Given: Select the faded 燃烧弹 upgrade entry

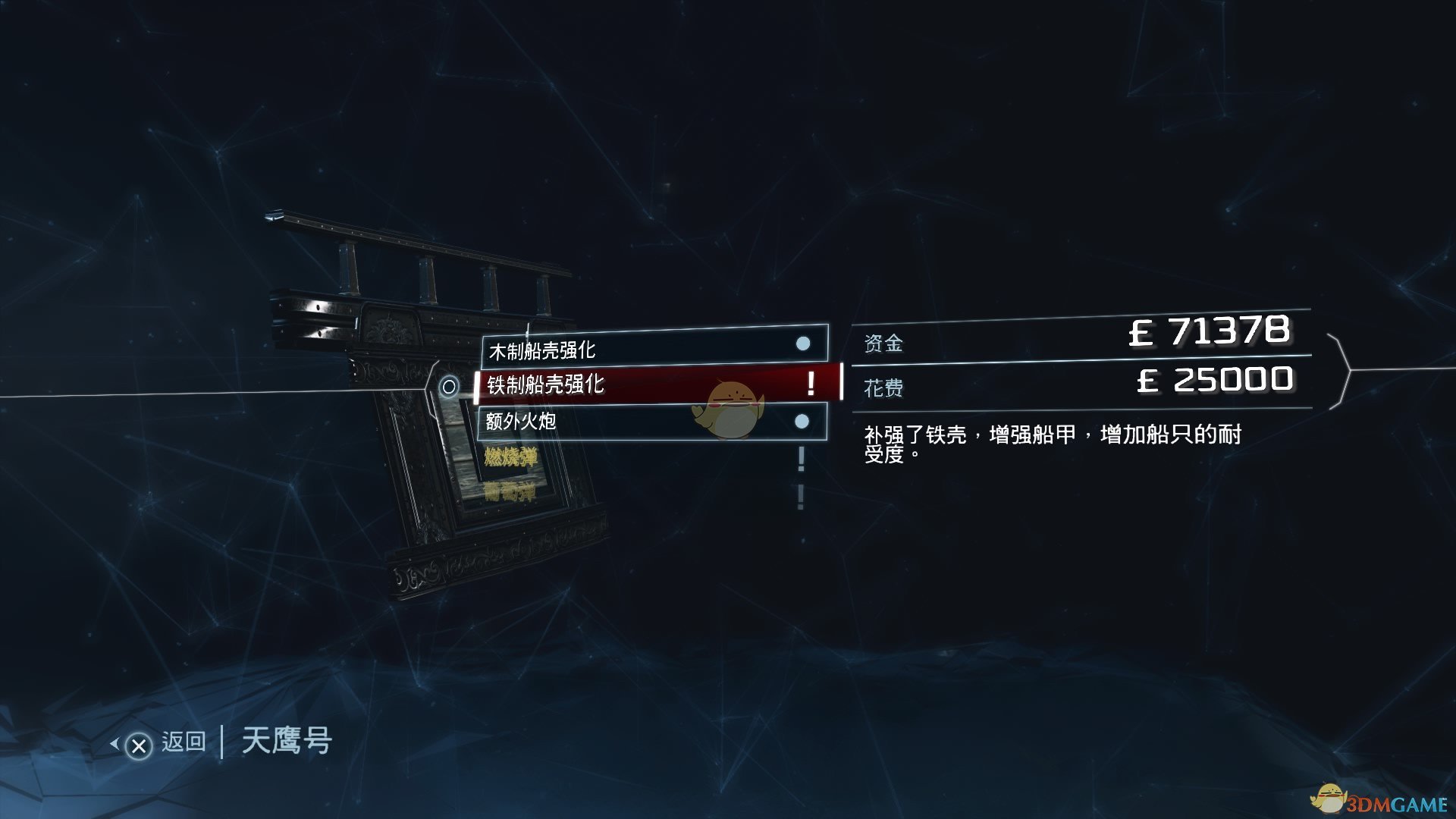Looking at the screenshot, I should [510, 457].
